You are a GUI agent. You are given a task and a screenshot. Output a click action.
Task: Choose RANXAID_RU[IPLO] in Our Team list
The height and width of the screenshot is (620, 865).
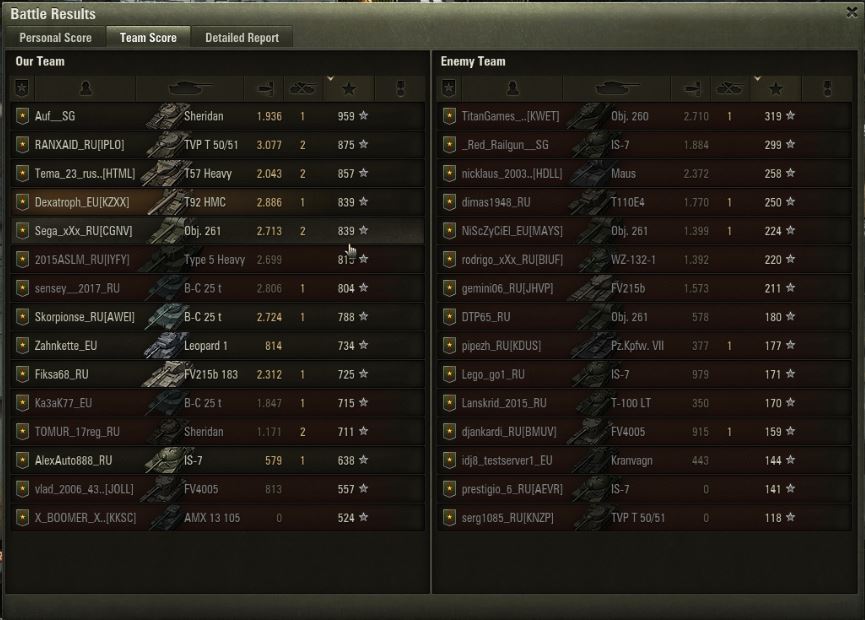point(217,145)
